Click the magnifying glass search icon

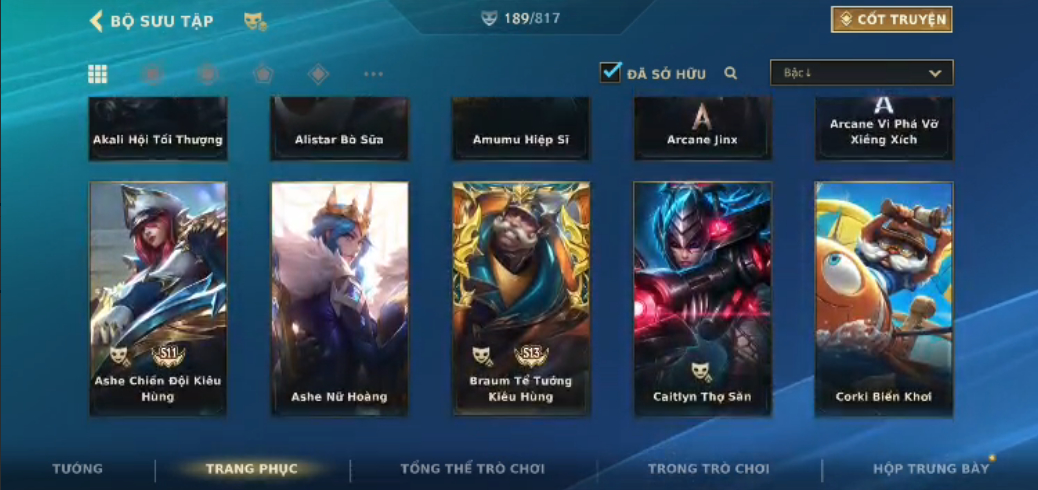[731, 73]
